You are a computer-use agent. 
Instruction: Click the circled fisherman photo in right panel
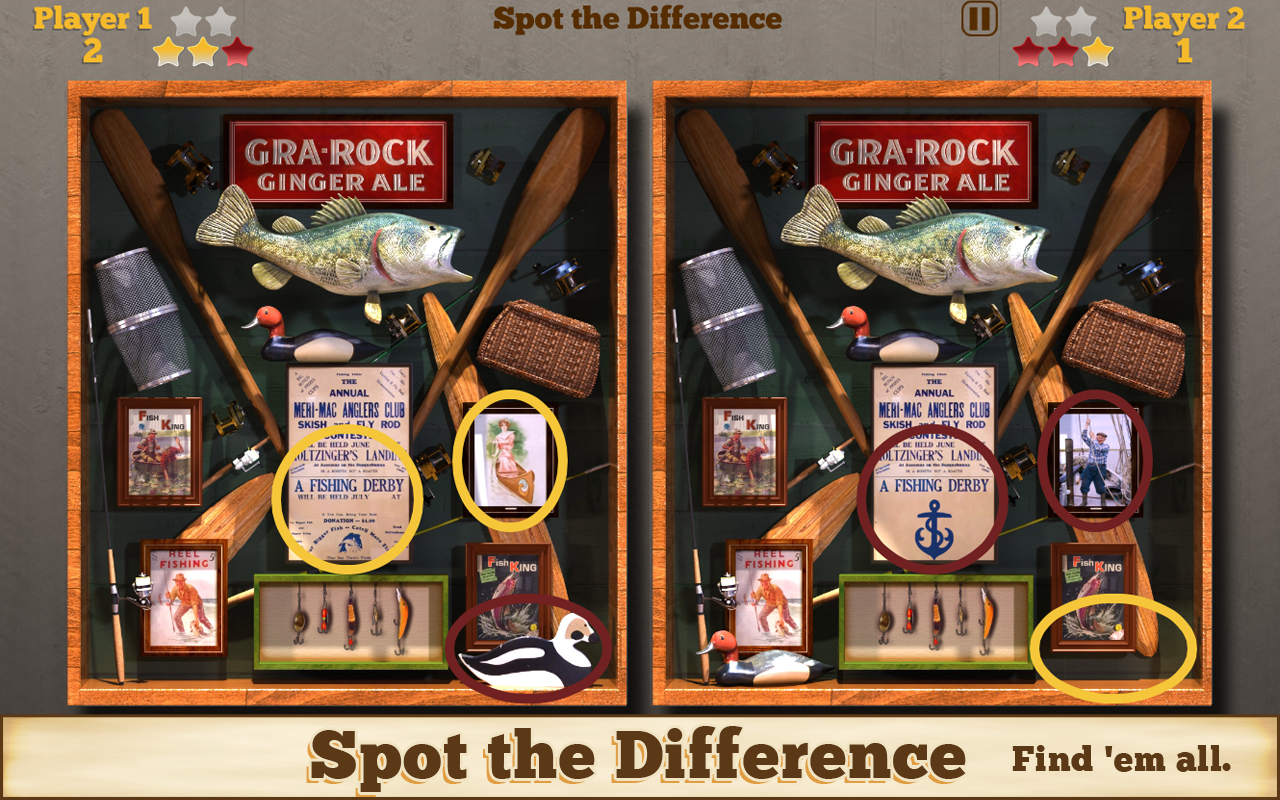click(1094, 460)
